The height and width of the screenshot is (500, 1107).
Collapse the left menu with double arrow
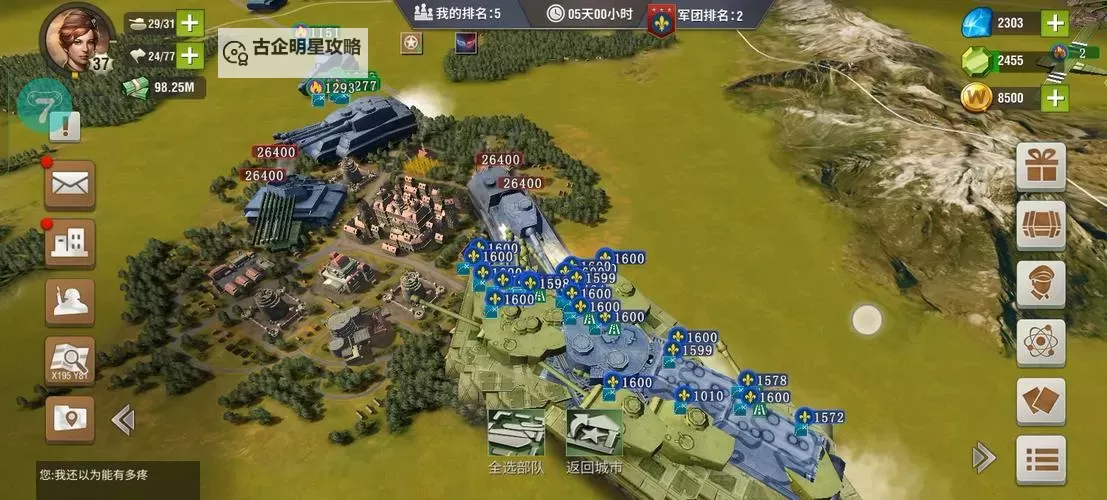pyautogui.click(x=123, y=419)
